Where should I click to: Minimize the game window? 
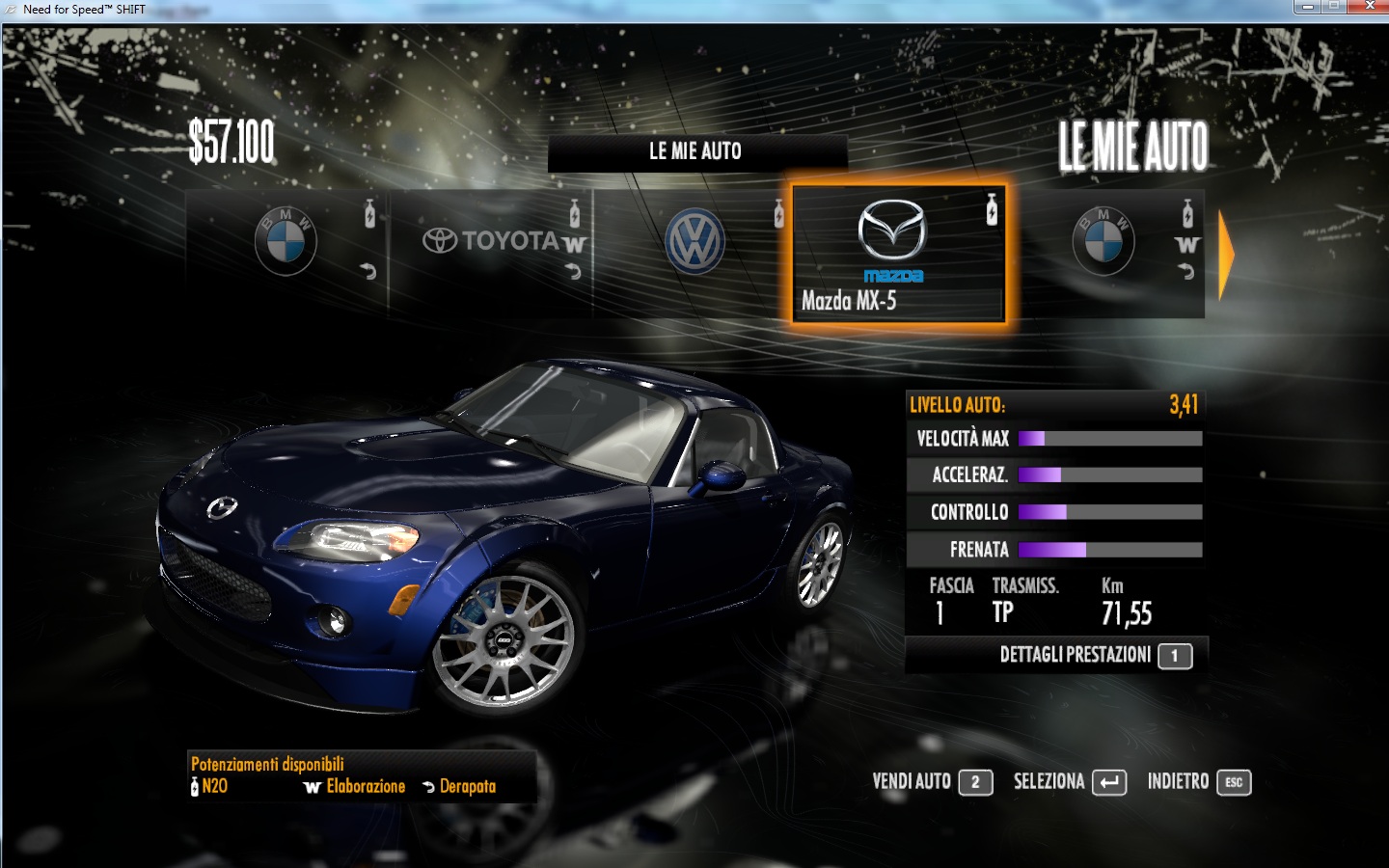point(1307,7)
